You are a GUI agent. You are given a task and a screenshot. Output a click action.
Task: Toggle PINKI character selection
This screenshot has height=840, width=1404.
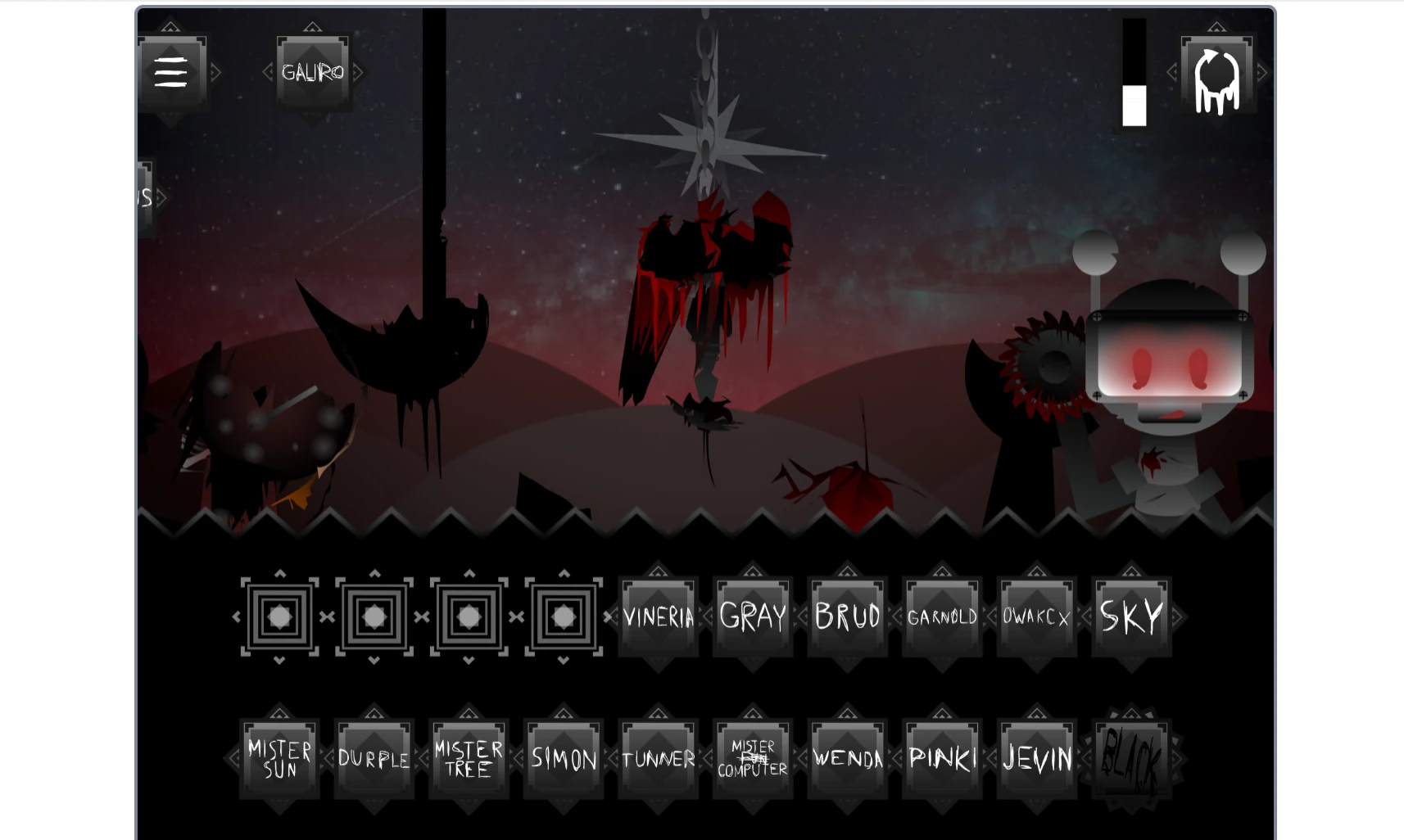click(942, 759)
